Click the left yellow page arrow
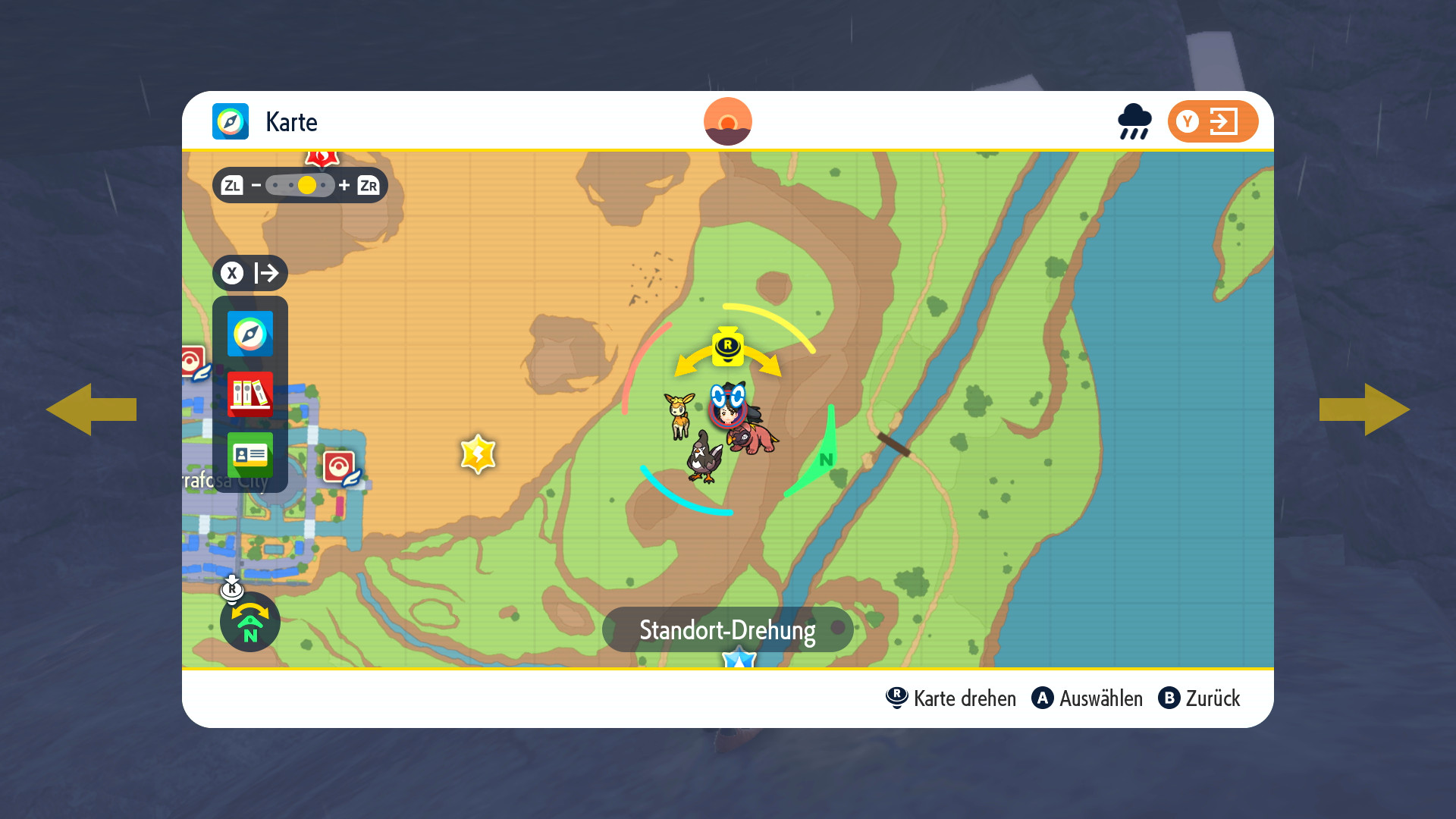Screen dimensions: 1456x819 click(91, 409)
